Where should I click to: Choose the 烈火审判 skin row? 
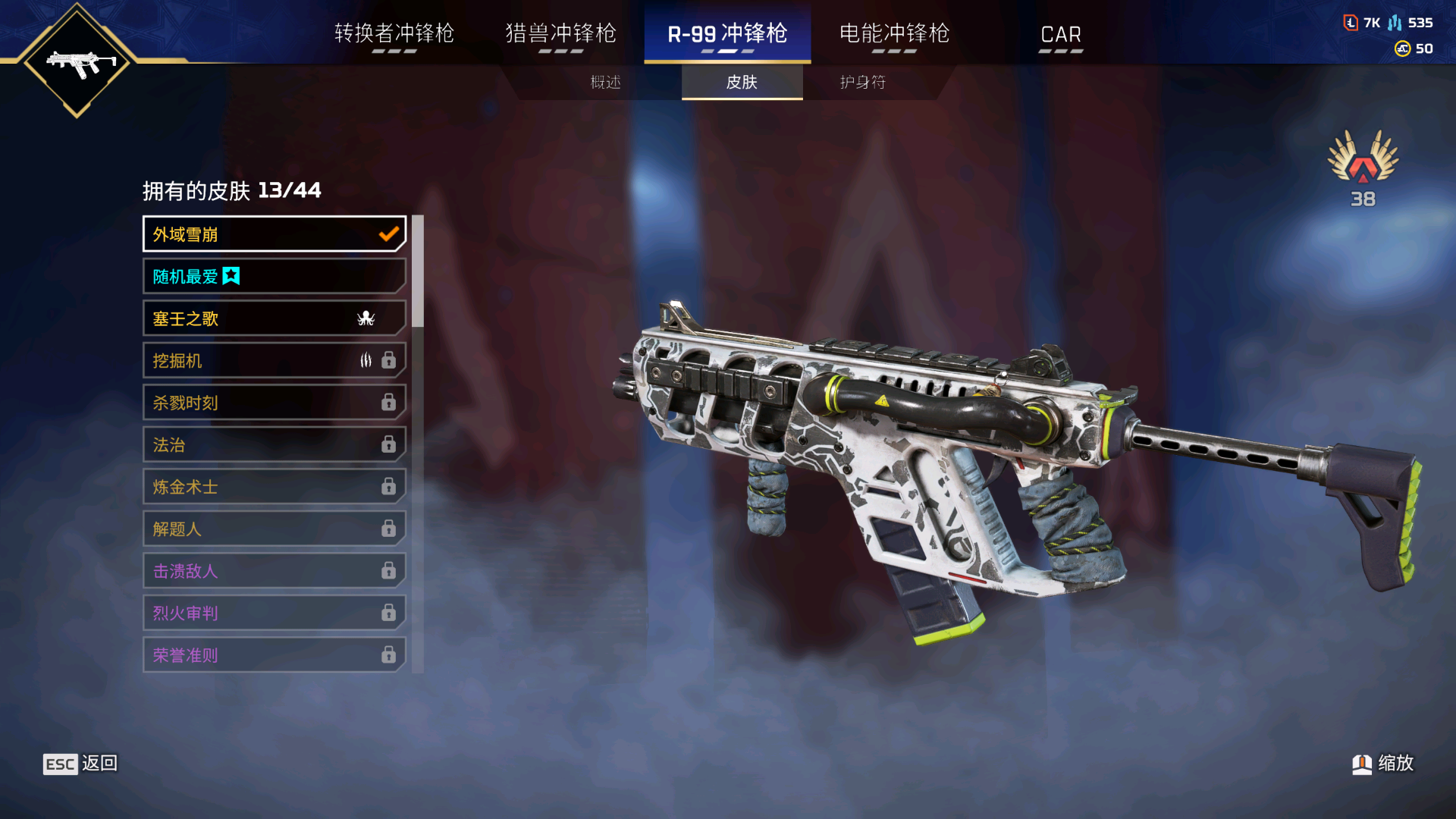pyautogui.click(x=274, y=613)
